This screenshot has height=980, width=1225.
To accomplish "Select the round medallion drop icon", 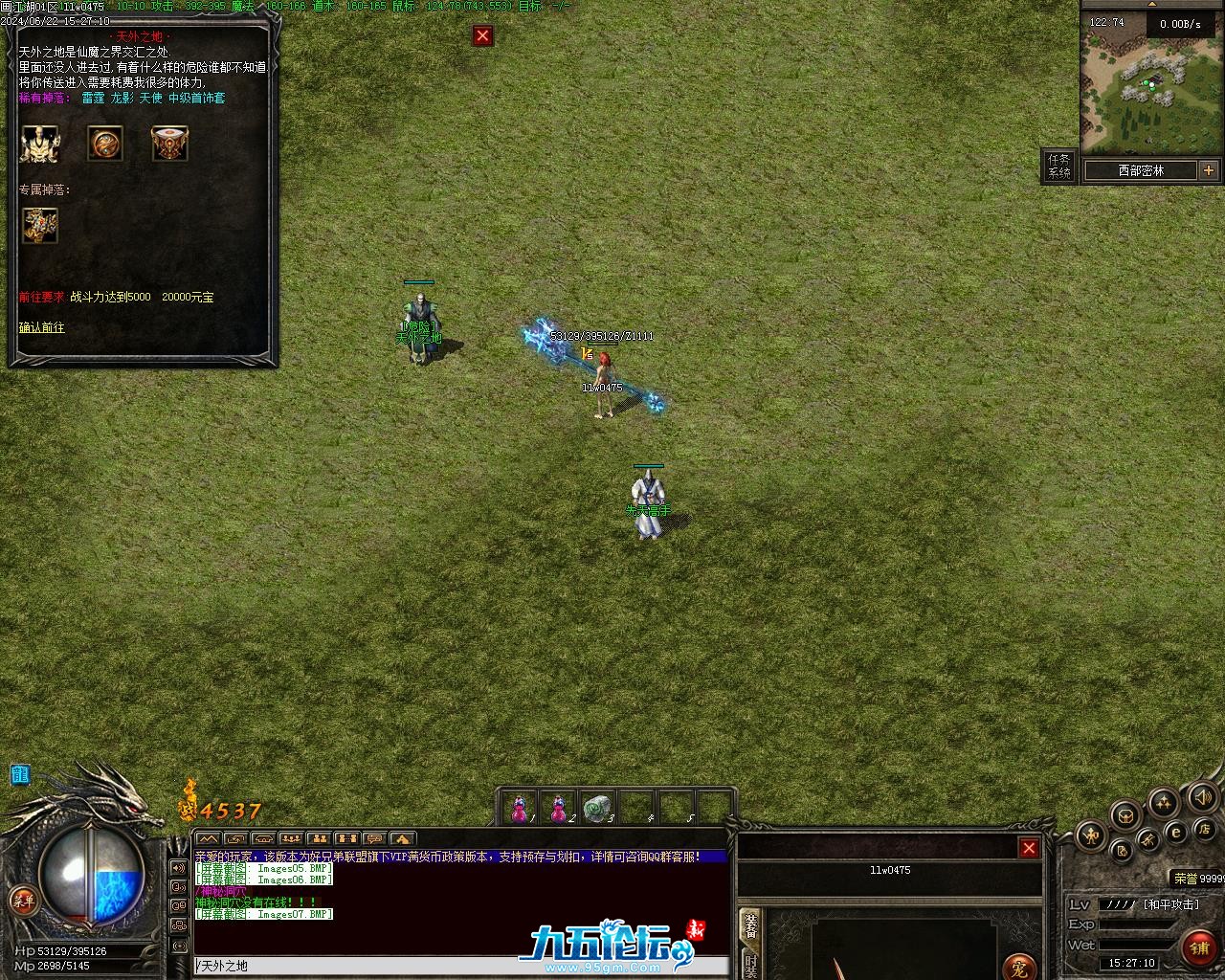I will pyautogui.click(x=105, y=144).
